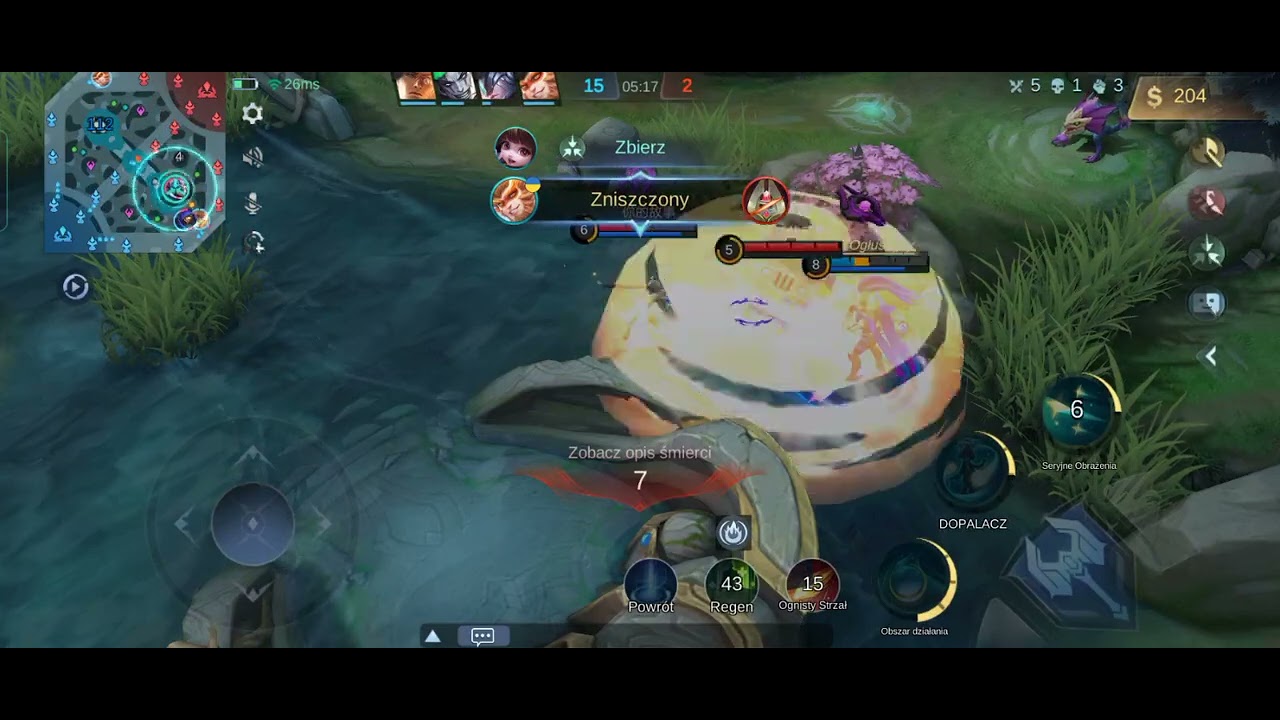
Task: Toggle the muted speaker icon
Action: (253, 158)
